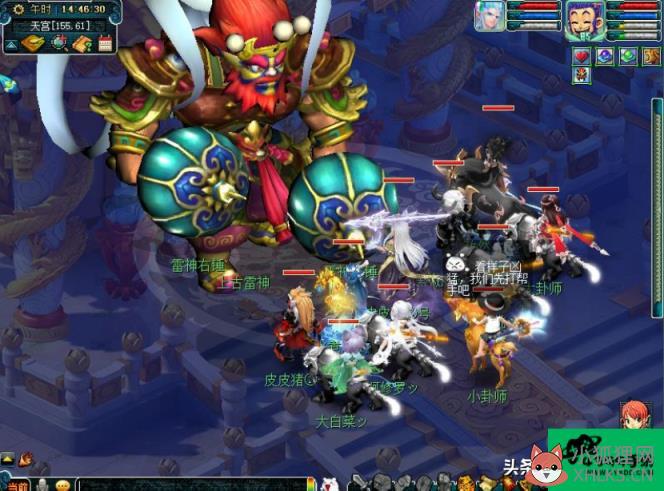Select the white-haired pet portrait
This screenshot has width=664, height=491.
coord(489,17)
